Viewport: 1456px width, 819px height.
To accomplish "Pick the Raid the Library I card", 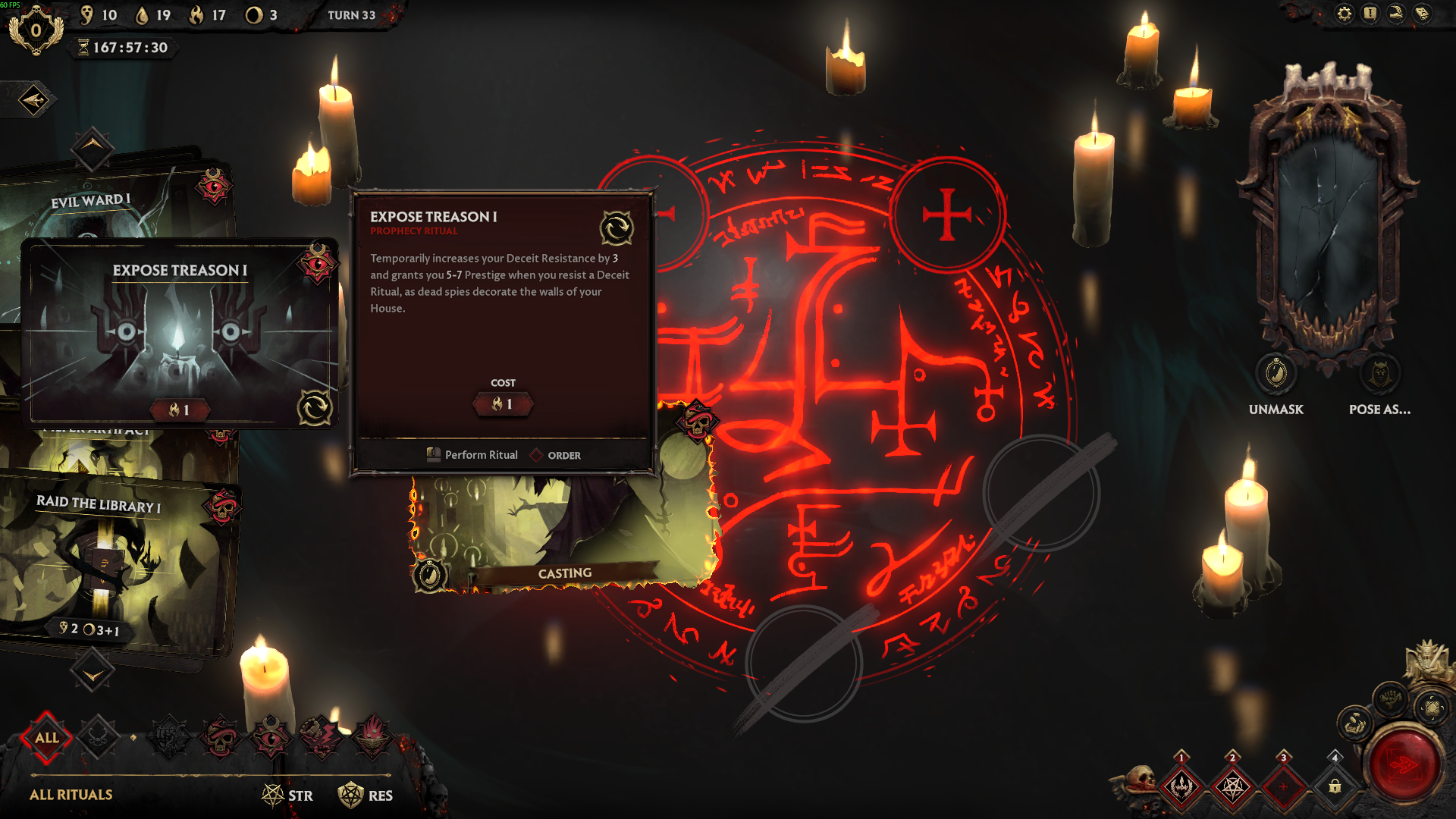I will tap(114, 561).
